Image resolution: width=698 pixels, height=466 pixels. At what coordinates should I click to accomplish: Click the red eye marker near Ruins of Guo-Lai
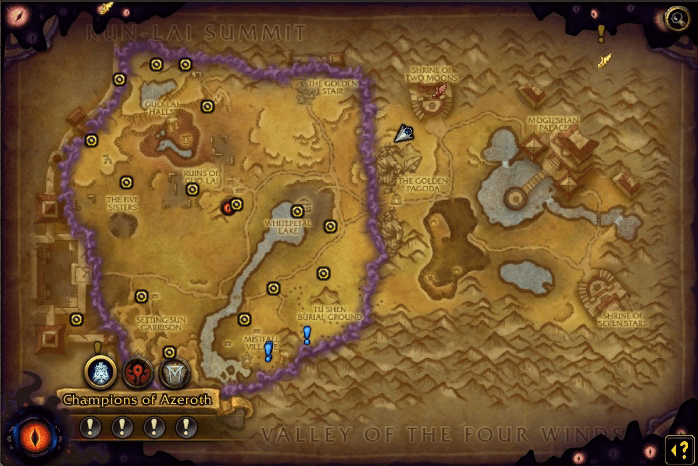tap(227, 207)
